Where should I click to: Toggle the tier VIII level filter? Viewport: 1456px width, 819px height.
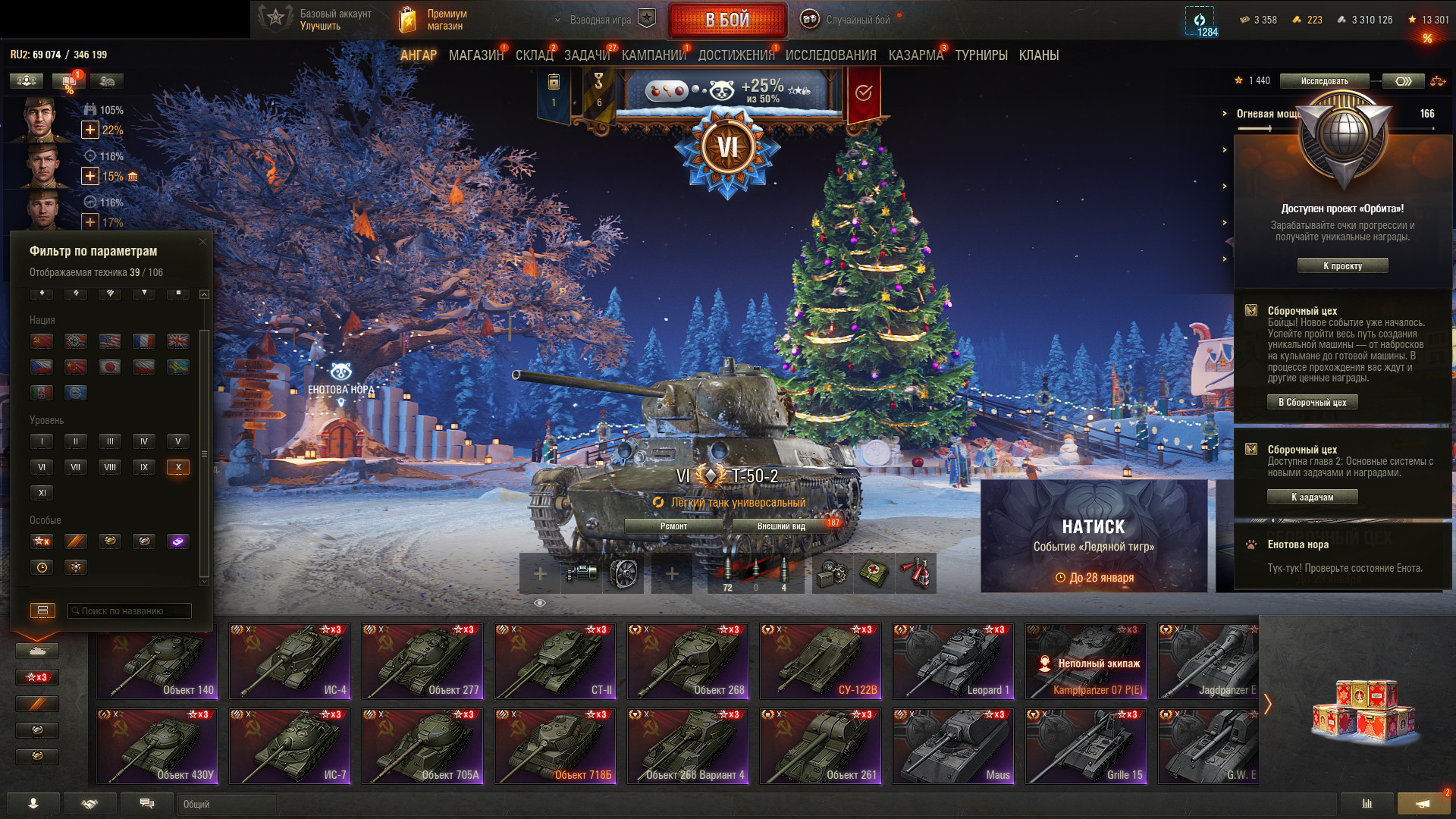tap(110, 467)
